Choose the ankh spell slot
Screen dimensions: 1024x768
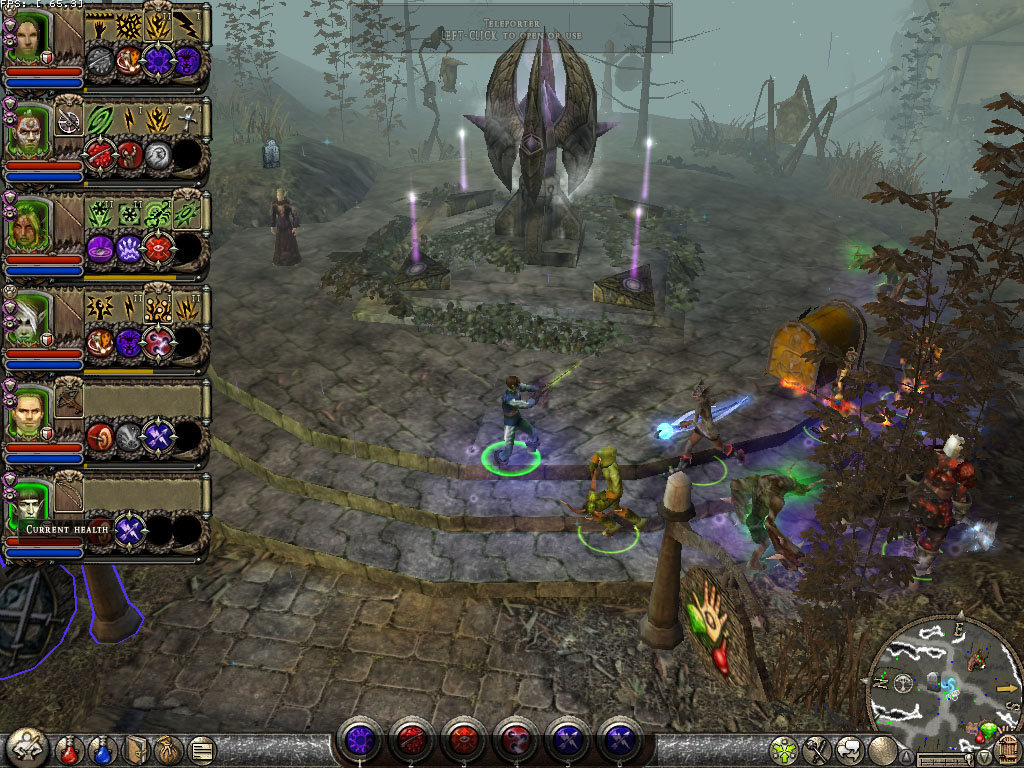189,120
